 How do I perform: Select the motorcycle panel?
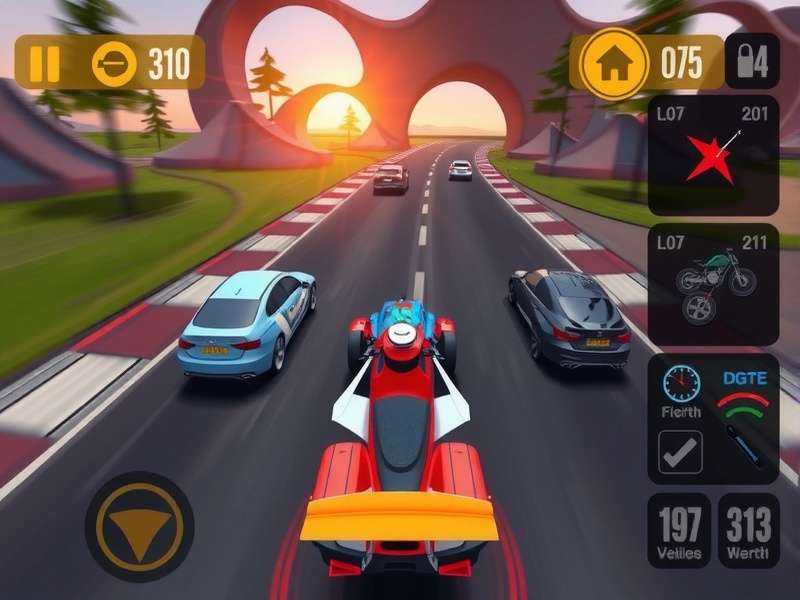(x=712, y=289)
